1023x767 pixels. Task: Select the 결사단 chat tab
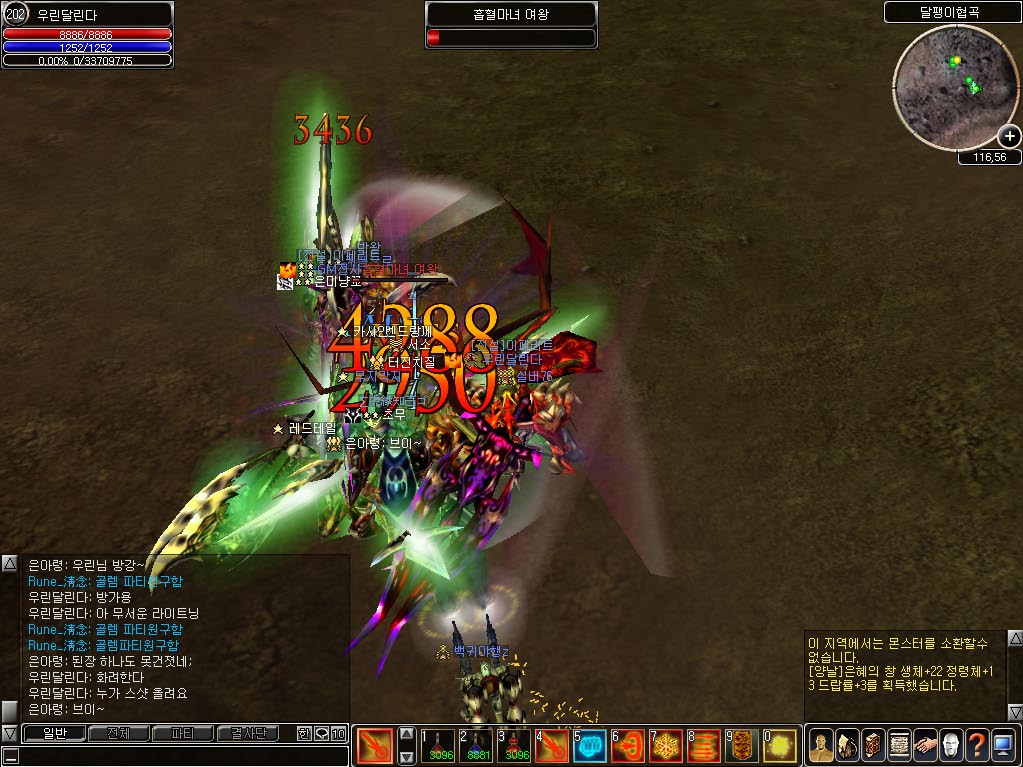(x=248, y=733)
